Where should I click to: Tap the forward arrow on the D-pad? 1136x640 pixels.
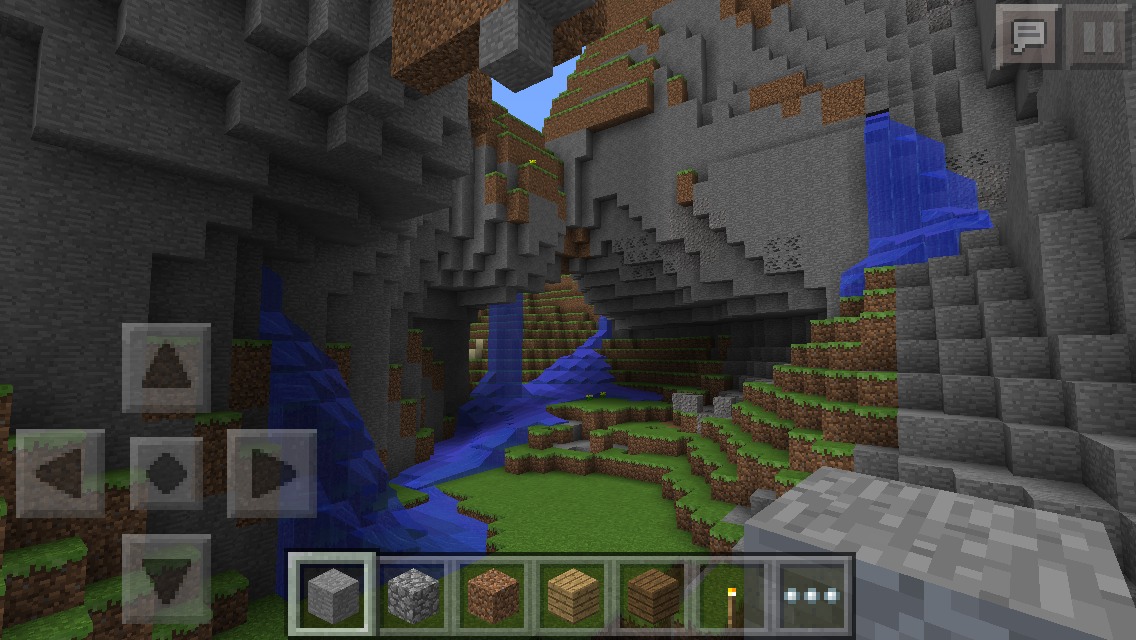pos(166,368)
